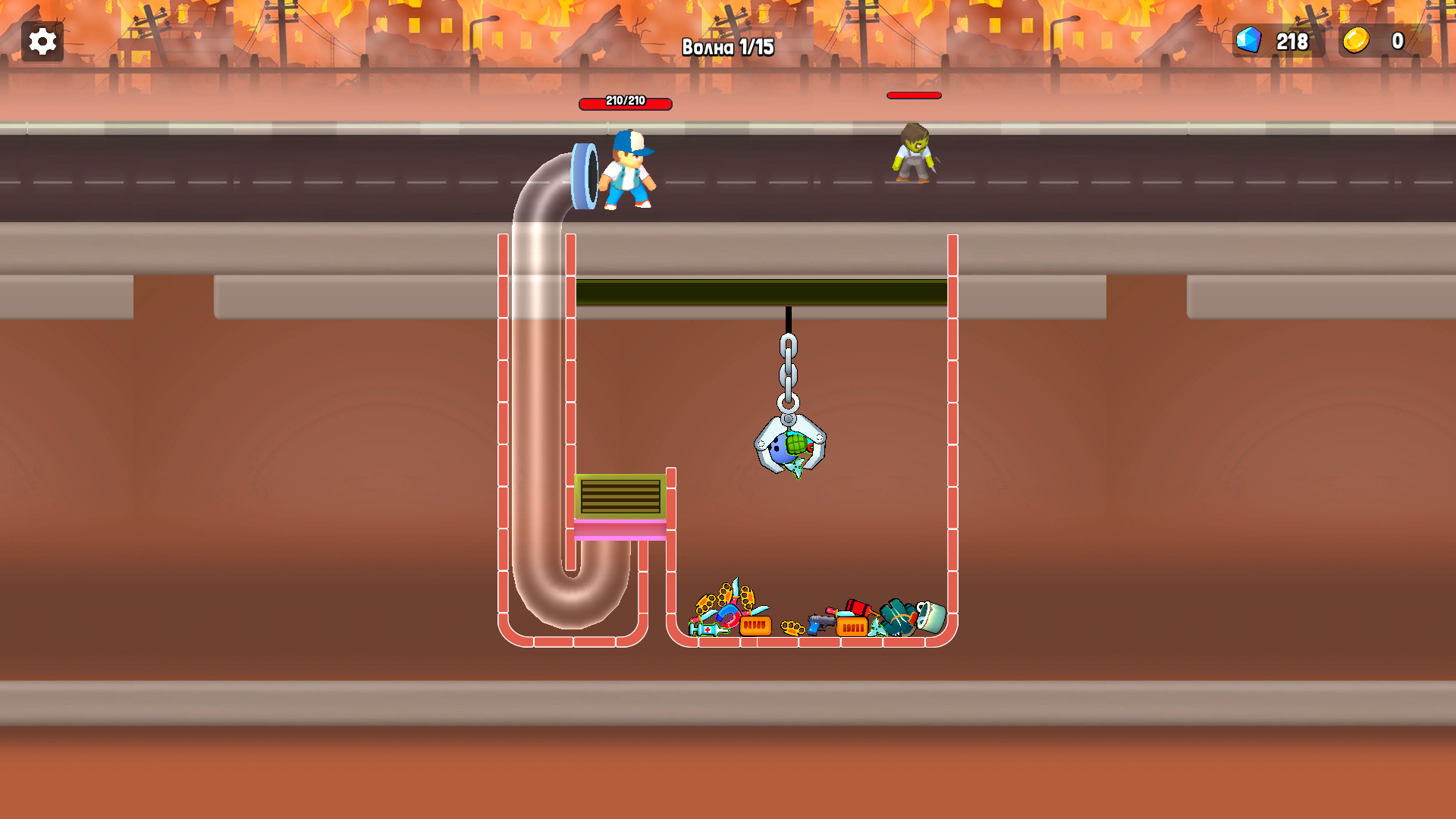Select the zombie's red health bar label

(x=913, y=95)
